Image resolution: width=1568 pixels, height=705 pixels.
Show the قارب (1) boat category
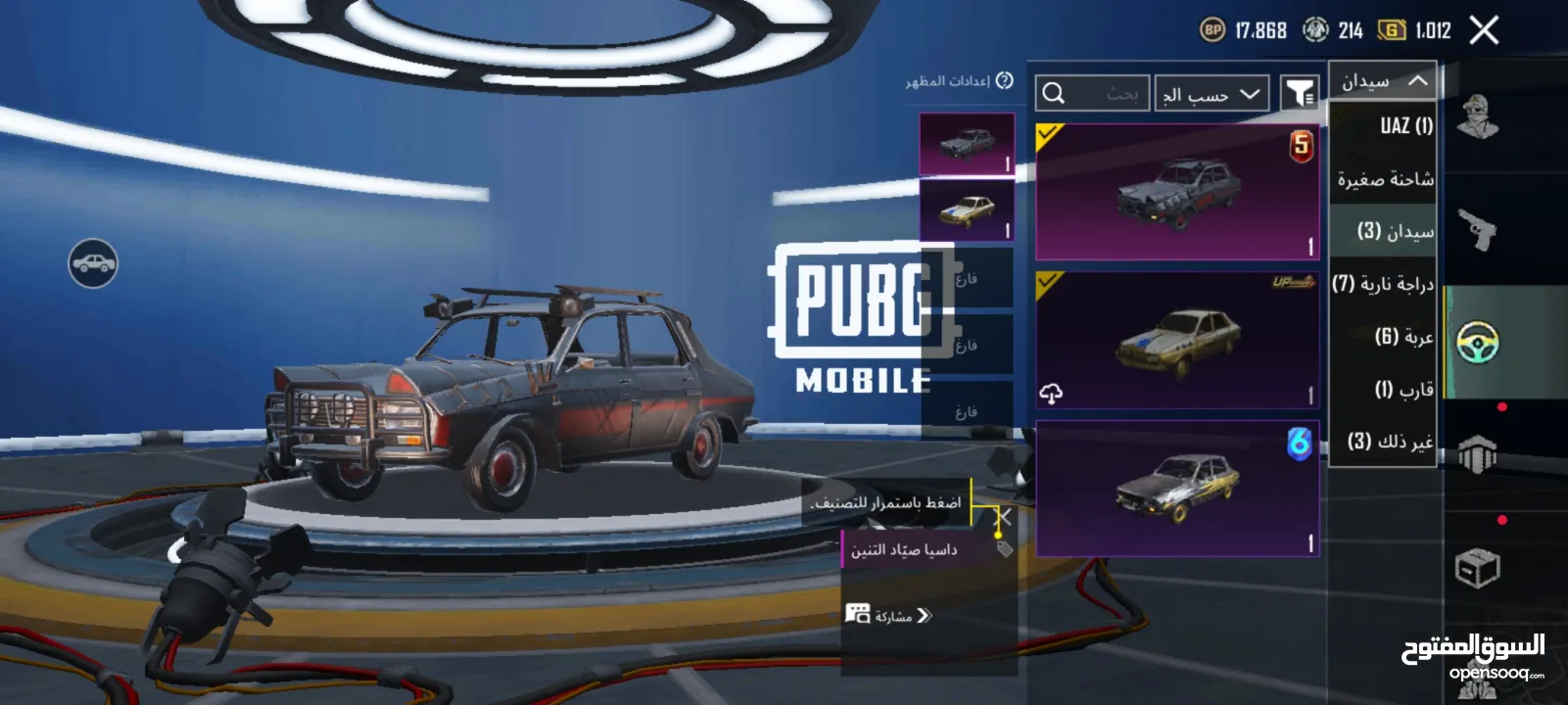point(1402,390)
